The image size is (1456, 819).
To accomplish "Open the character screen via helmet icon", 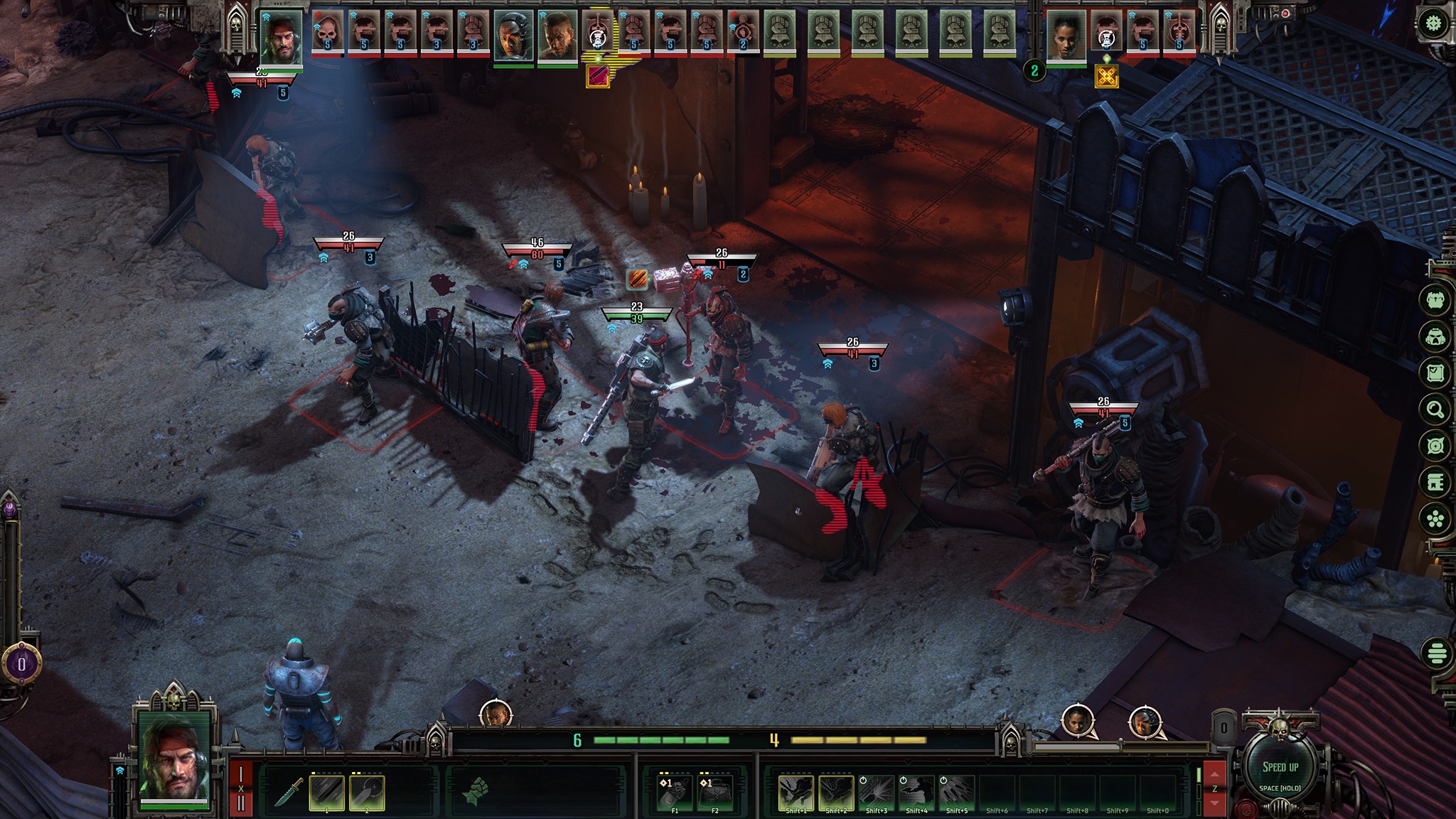I will tap(1434, 337).
